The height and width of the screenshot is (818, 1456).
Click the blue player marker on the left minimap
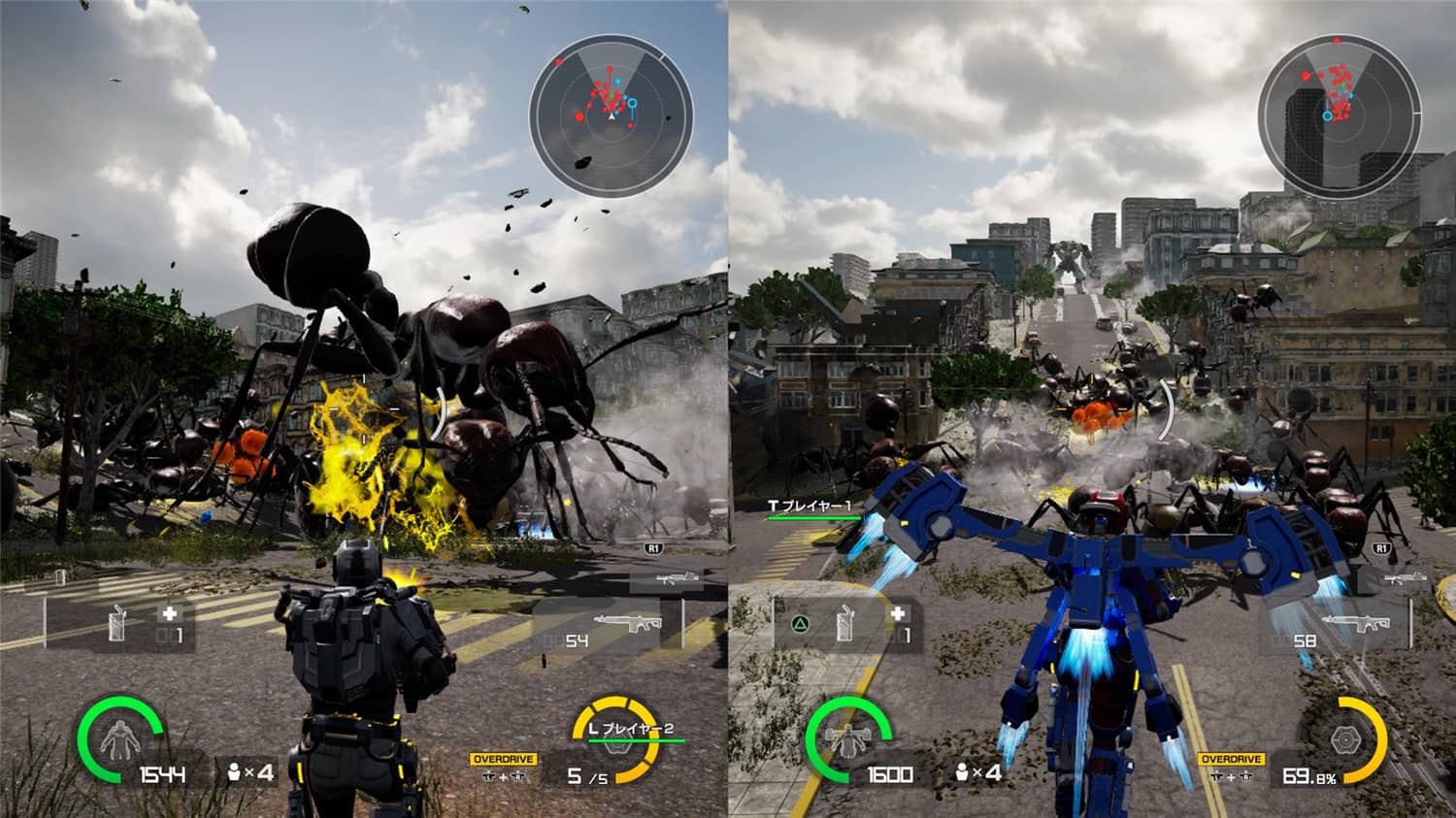pos(632,103)
